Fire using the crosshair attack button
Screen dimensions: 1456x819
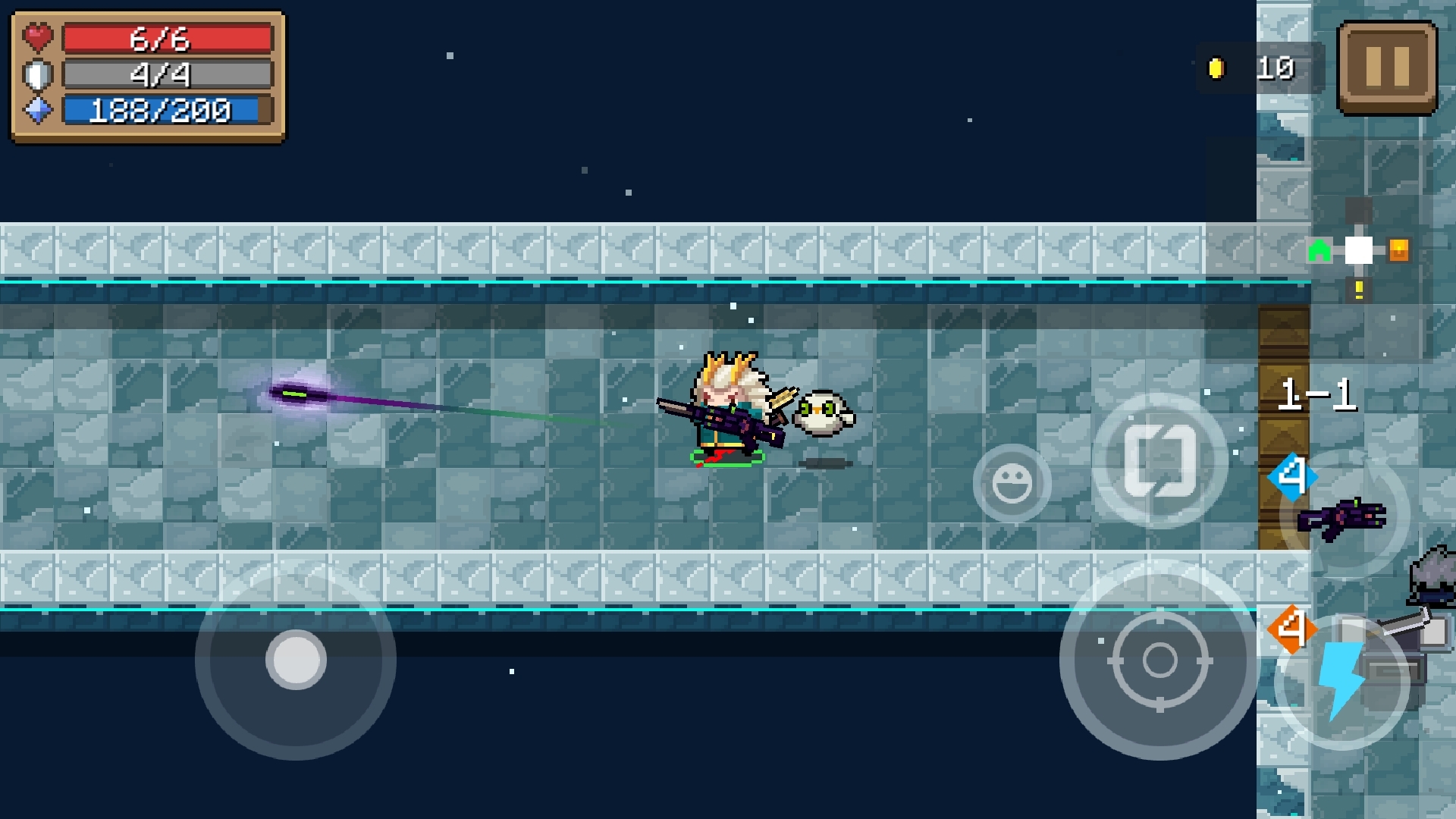[x=1159, y=660]
